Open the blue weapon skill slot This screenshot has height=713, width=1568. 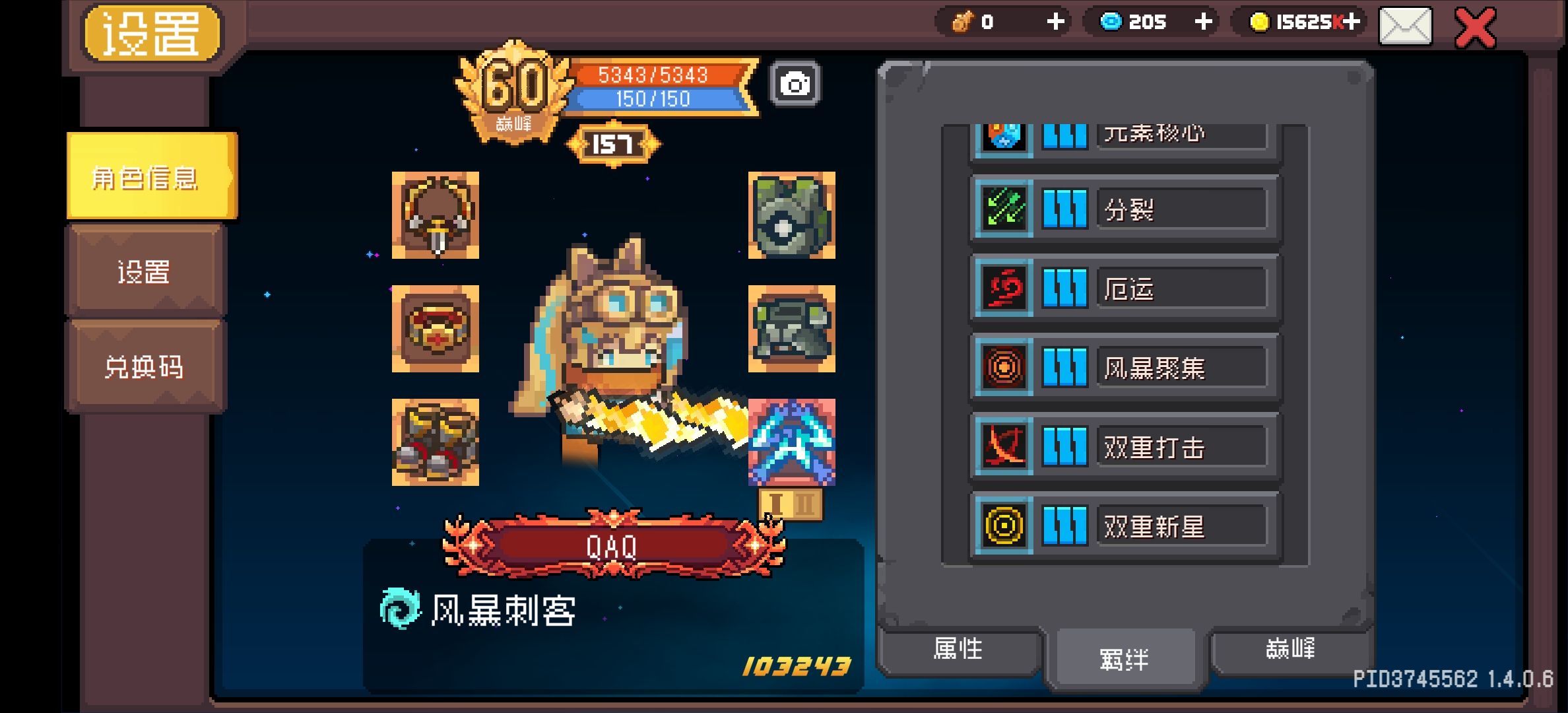click(x=794, y=441)
